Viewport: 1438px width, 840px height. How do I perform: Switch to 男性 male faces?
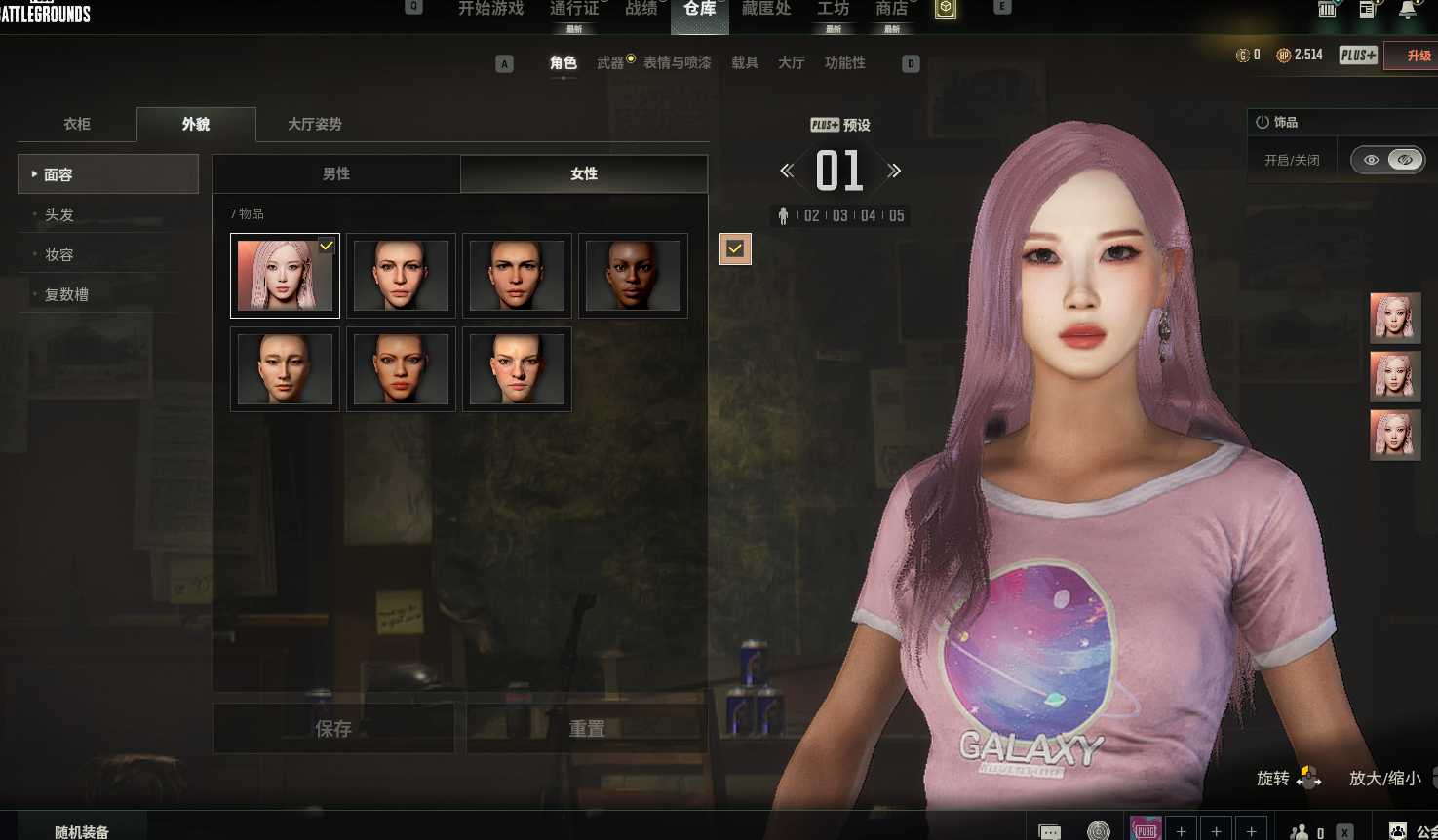coord(336,173)
